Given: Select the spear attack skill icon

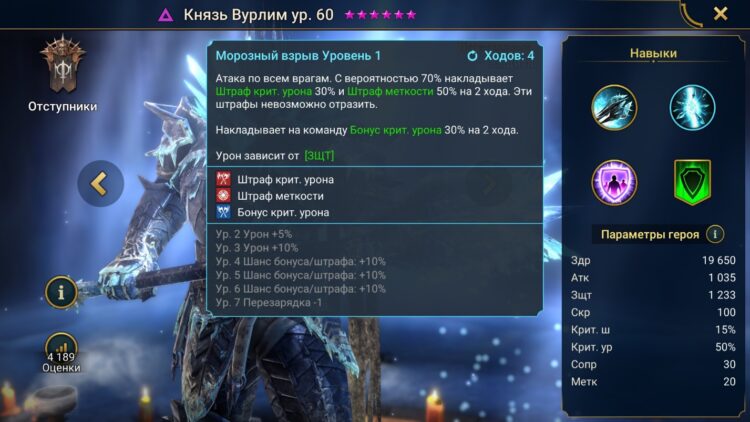Looking at the screenshot, I should pyautogui.click(x=614, y=107).
